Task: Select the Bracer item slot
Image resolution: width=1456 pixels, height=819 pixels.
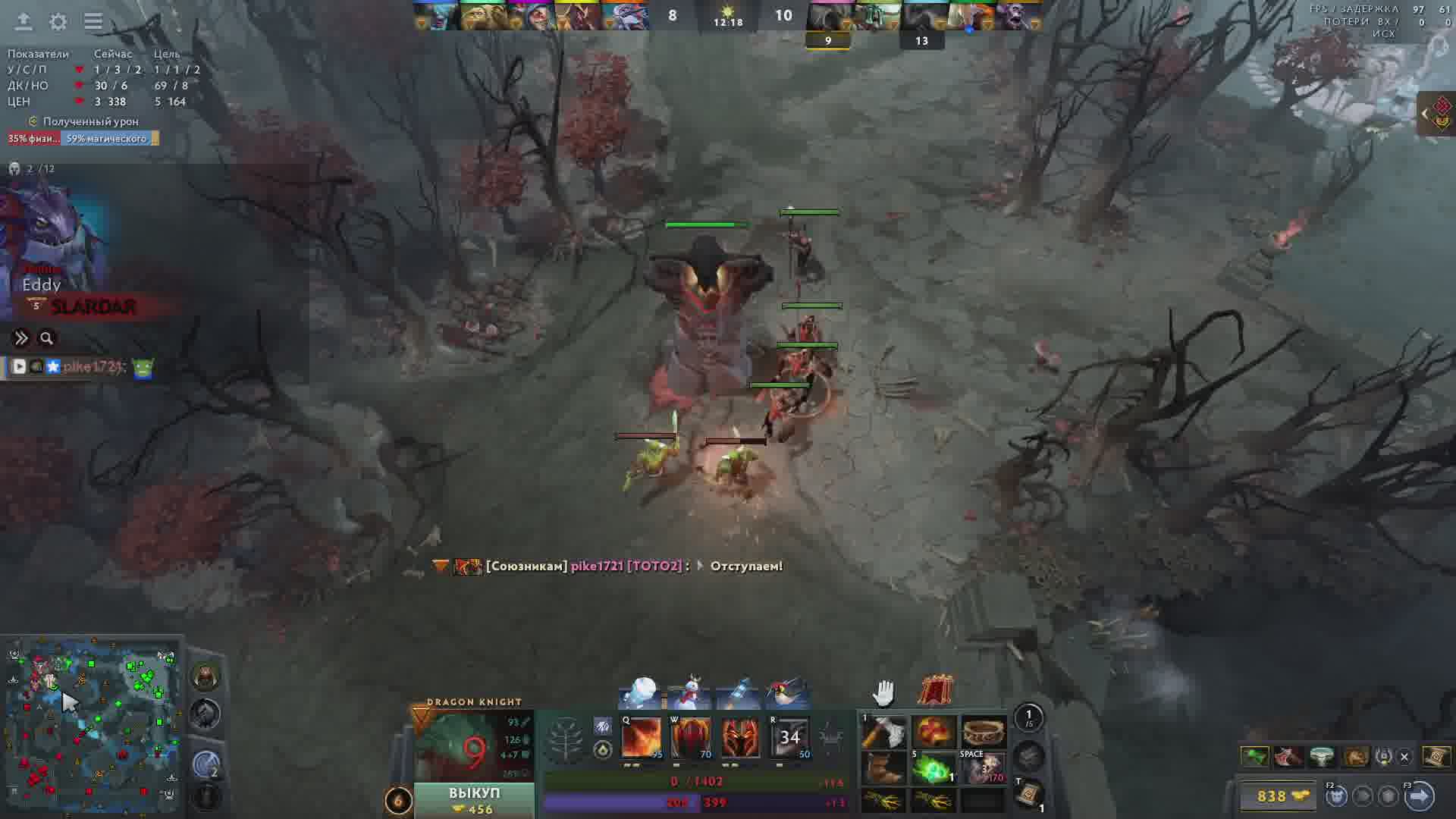Action: pyautogui.click(x=983, y=733)
